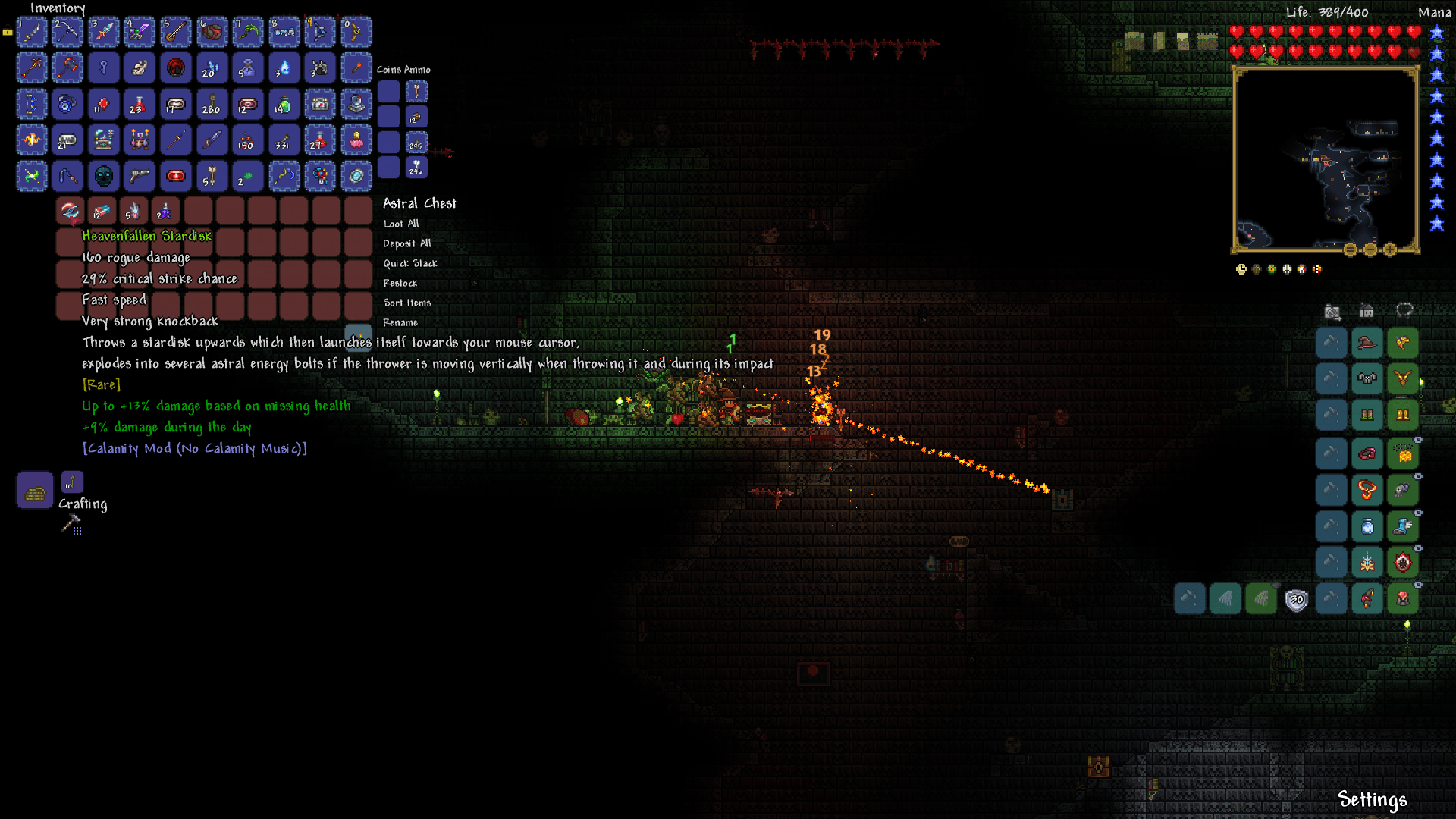Click Rename to rename the Astral Chest
The height and width of the screenshot is (819, 1456).
pyautogui.click(x=400, y=322)
